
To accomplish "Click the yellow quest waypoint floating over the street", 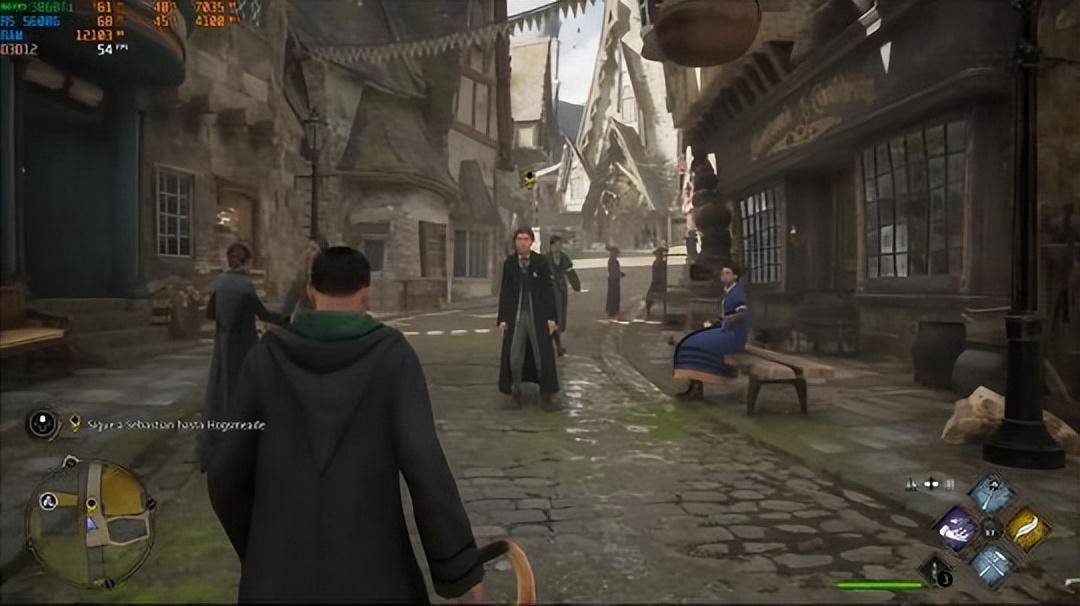I will 528,179.
